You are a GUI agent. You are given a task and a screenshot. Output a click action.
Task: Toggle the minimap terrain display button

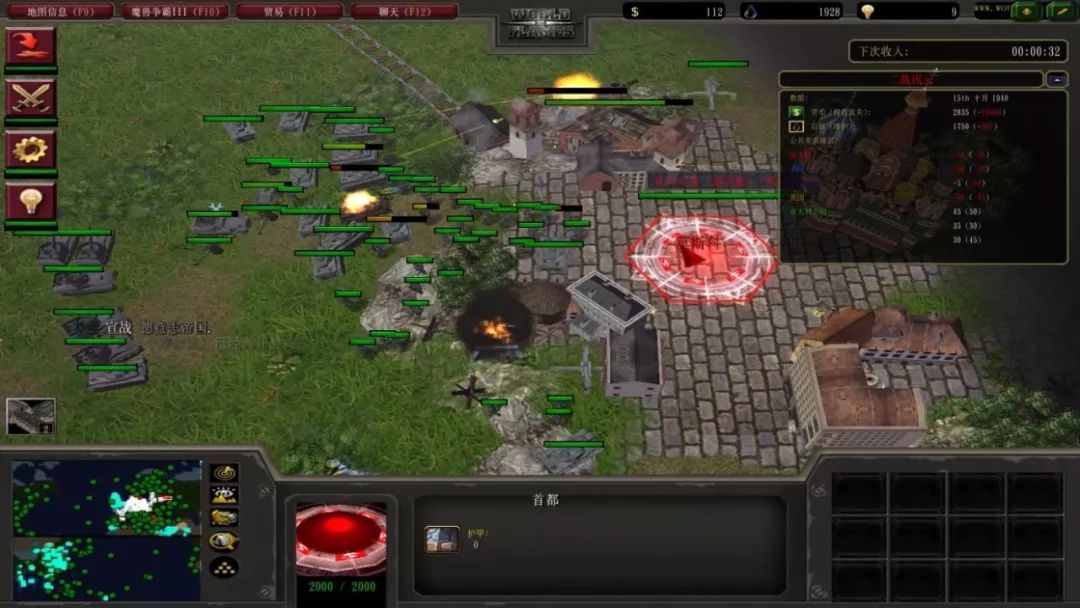pyautogui.click(x=224, y=495)
